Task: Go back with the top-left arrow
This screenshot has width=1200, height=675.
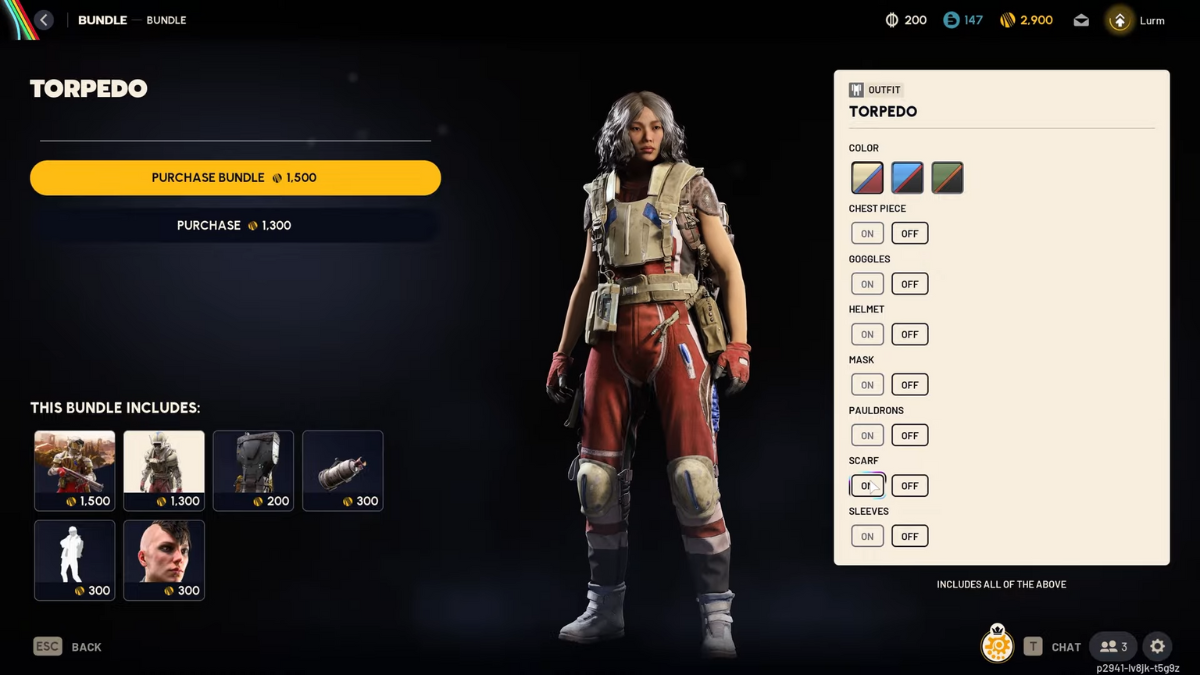Action: [x=44, y=20]
